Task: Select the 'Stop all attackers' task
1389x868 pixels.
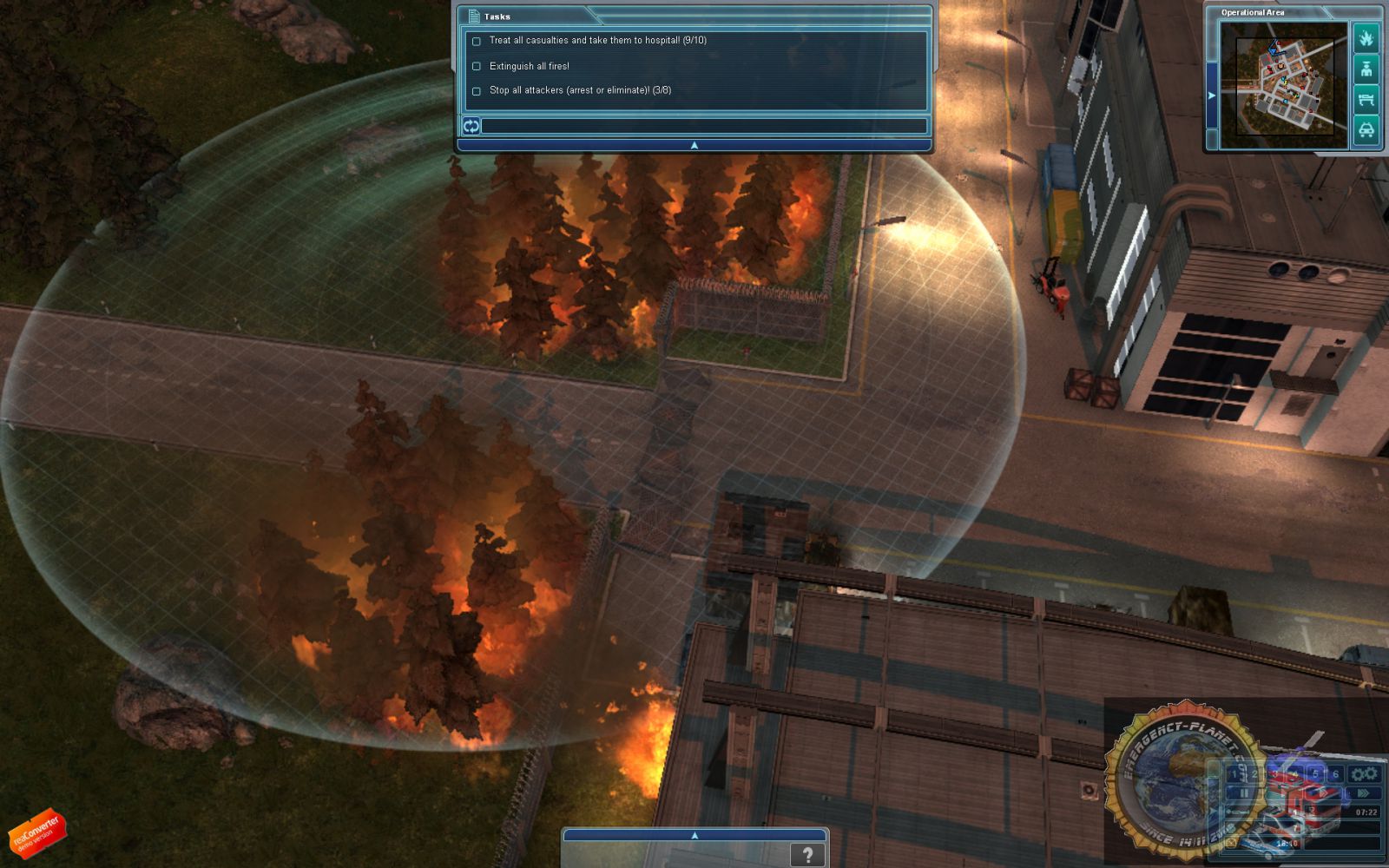Action: click(x=579, y=90)
